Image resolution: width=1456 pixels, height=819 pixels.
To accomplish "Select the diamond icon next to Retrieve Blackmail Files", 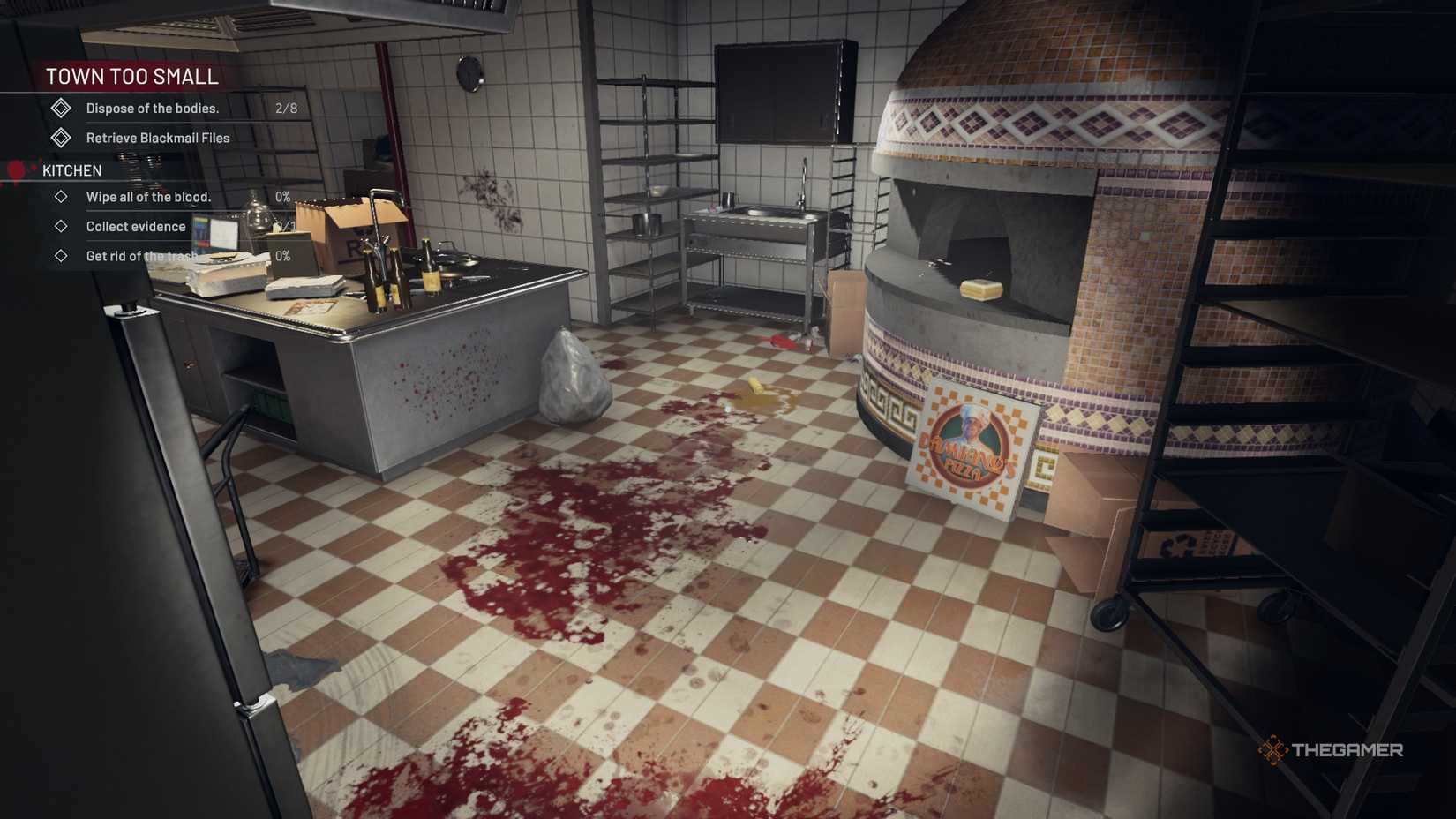I will coord(60,138).
